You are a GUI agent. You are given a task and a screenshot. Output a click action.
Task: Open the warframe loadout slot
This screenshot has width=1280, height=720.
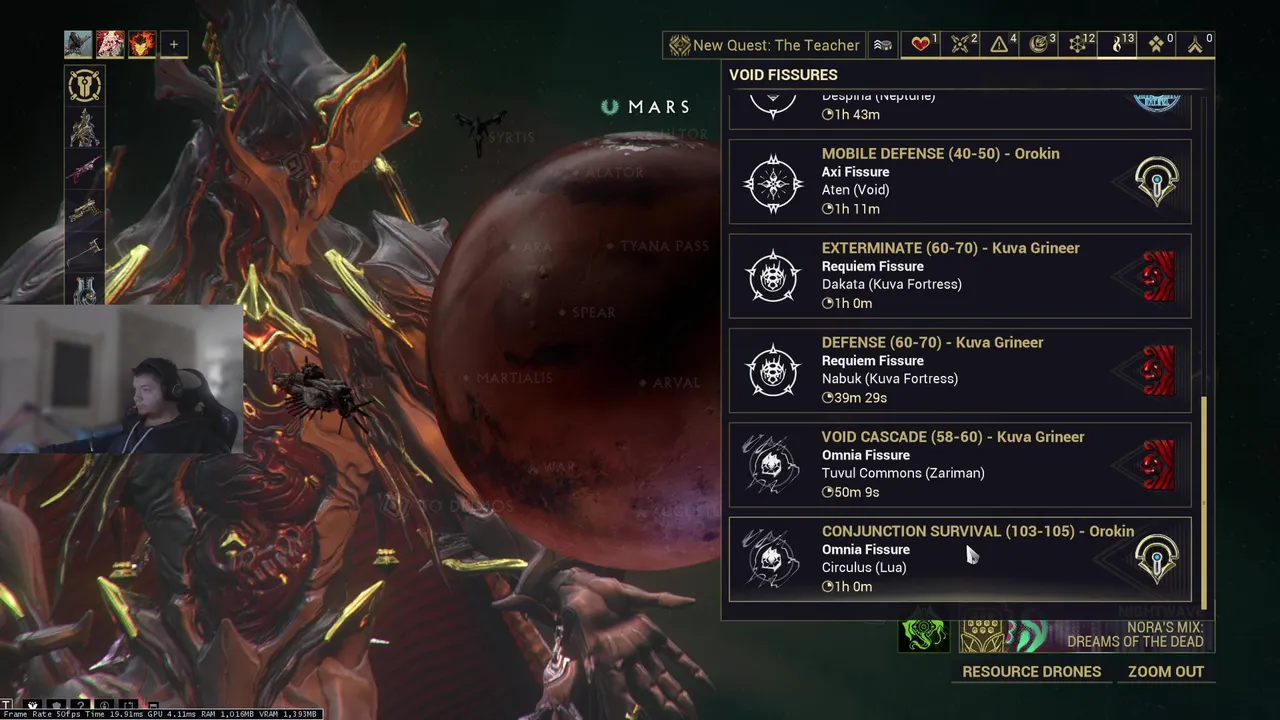click(85, 127)
